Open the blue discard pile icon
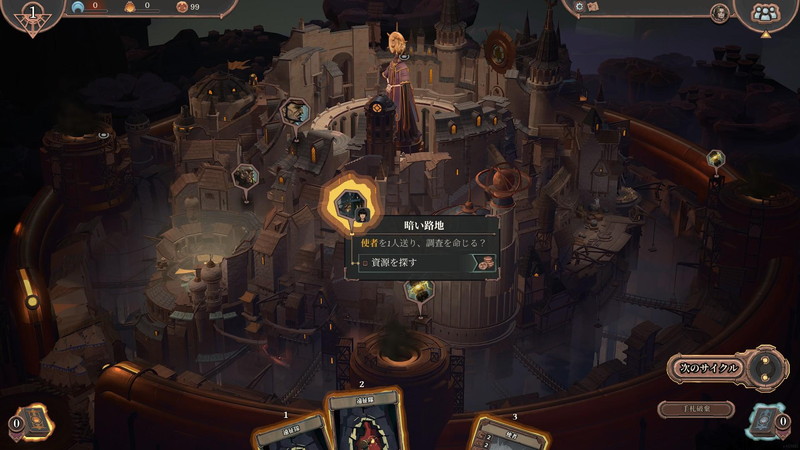 point(765,422)
